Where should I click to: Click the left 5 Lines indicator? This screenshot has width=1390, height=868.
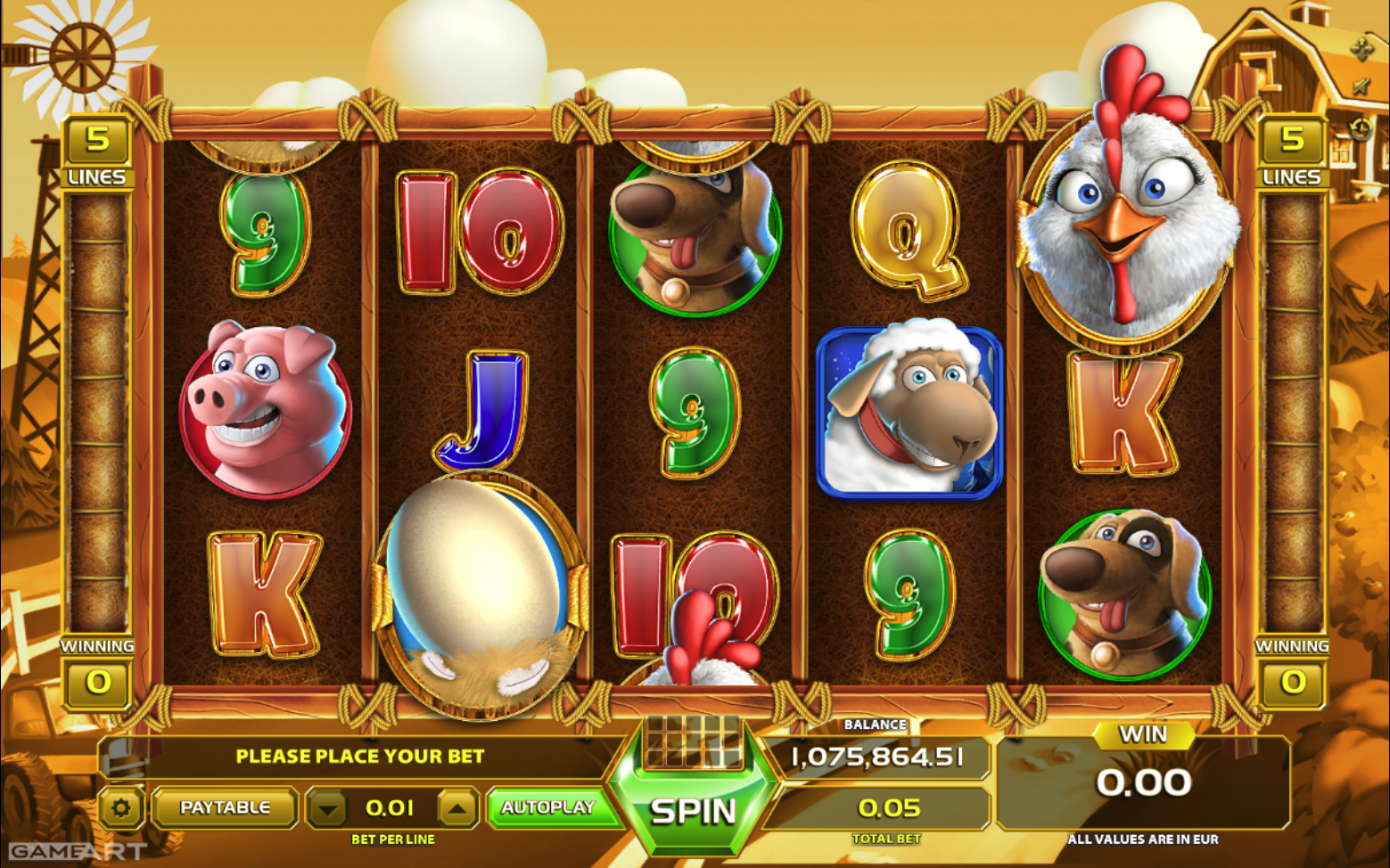coord(97,151)
